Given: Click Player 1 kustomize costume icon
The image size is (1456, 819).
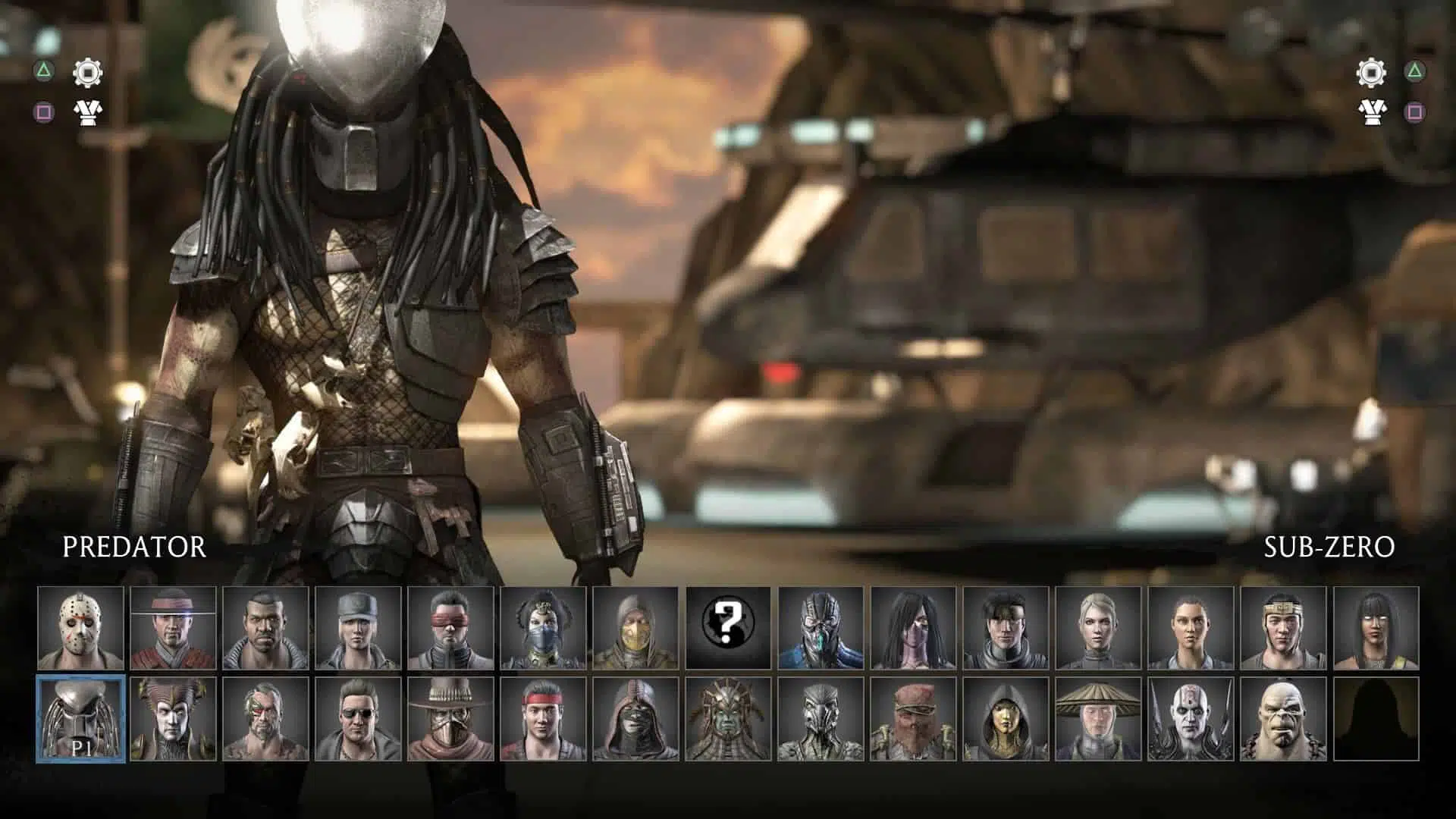Looking at the screenshot, I should pyautogui.click(x=89, y=111).
